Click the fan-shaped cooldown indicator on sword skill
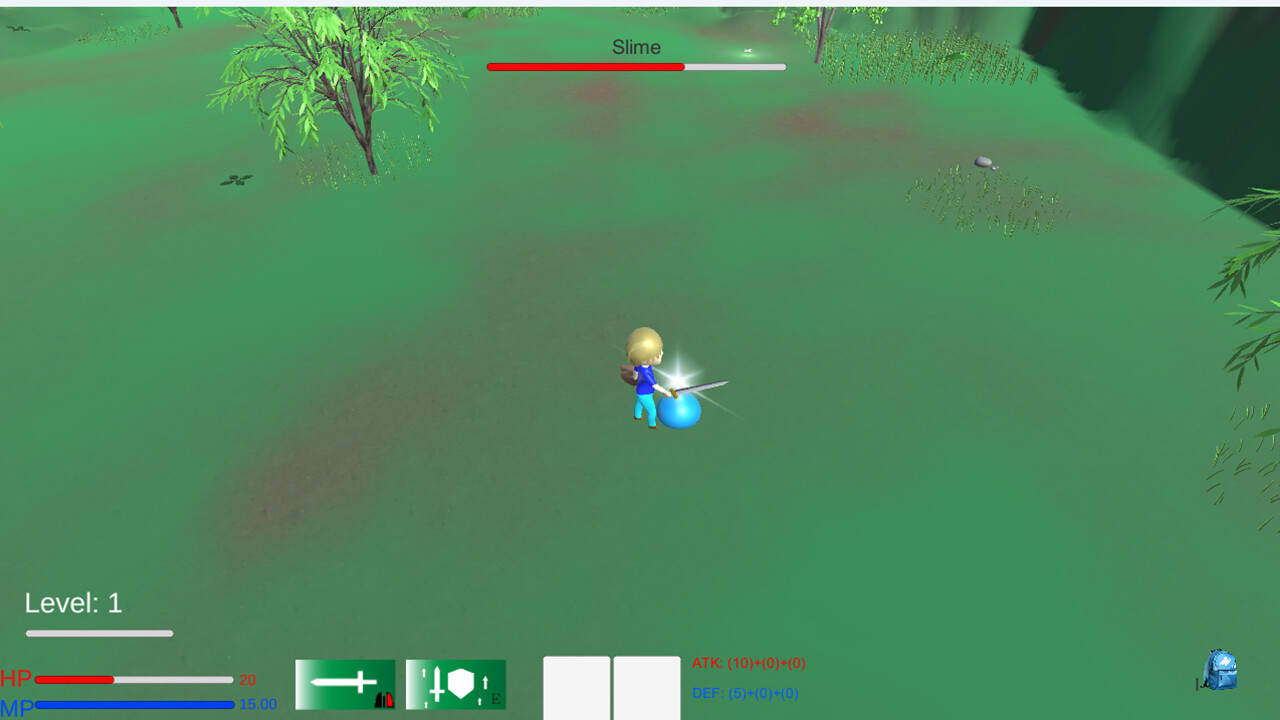Image resolution: width=1280 pixels, height=720 pixels. coord(384,701)
